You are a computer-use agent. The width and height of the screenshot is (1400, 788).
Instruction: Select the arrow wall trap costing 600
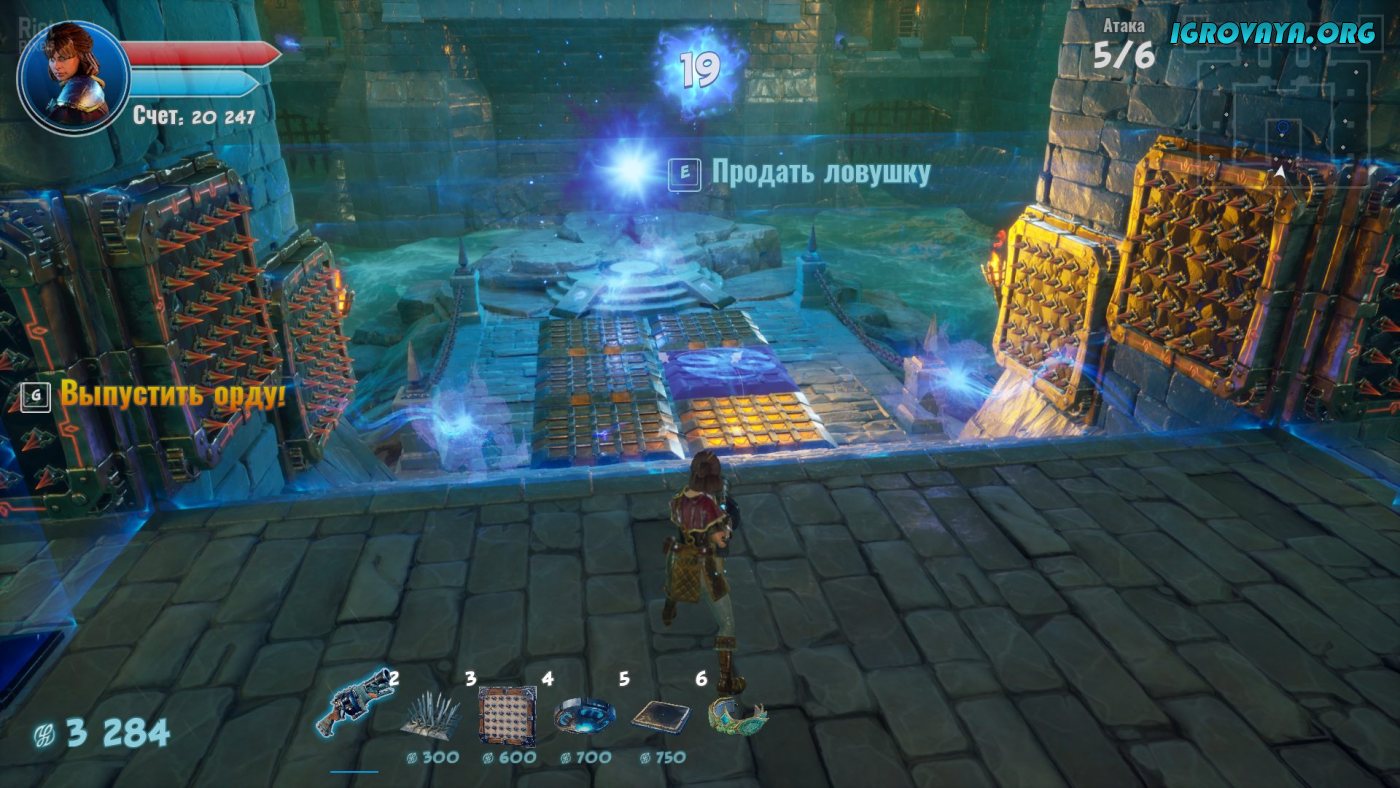[506, 715]
